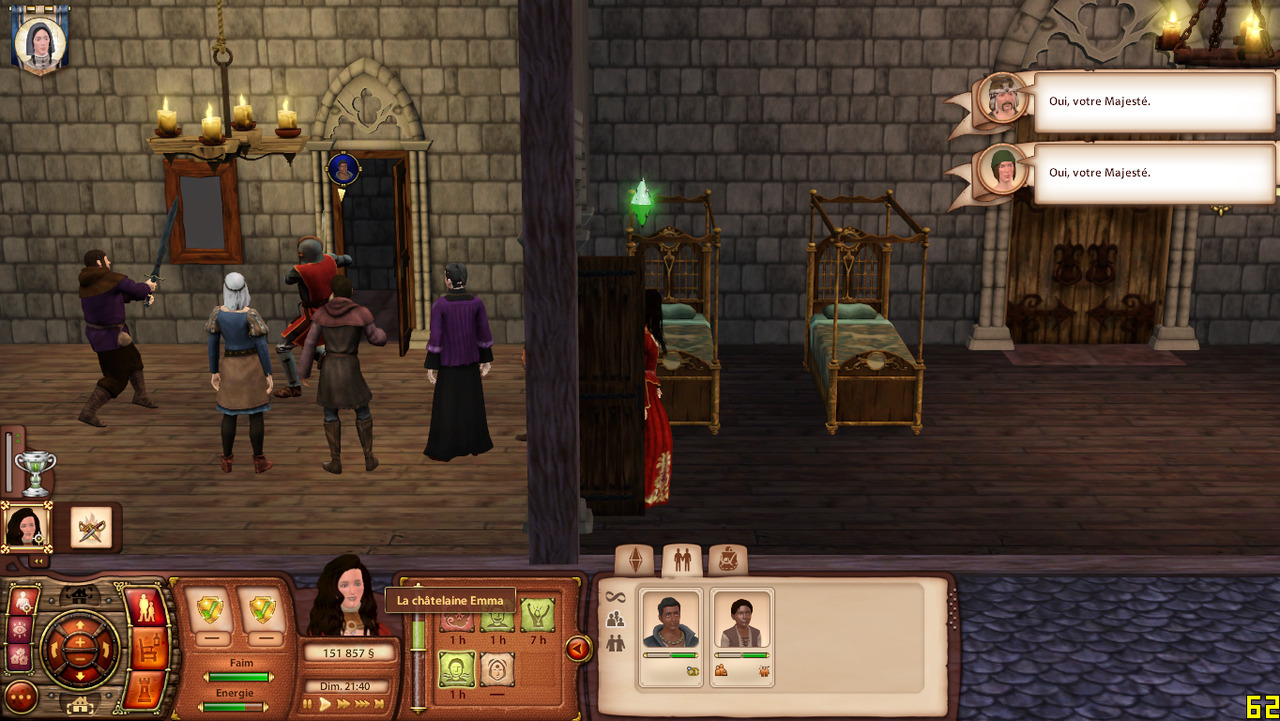Open the kingdom castle tower mode
Image resolution: width=1280 pixels, height=721 pixels.
(x=149, y=691)
